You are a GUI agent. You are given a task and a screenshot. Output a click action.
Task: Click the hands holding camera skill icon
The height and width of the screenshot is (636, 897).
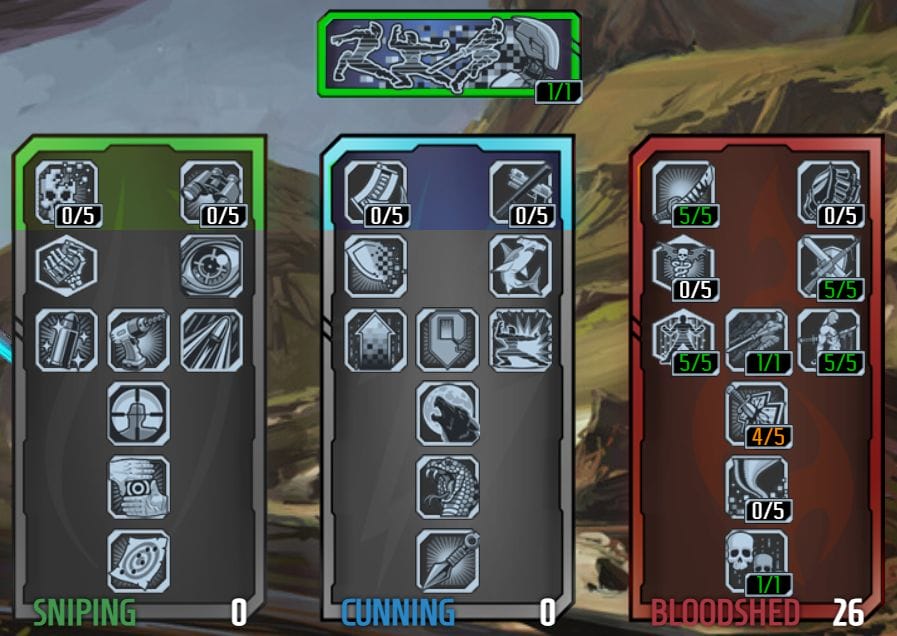coord(138,487)
